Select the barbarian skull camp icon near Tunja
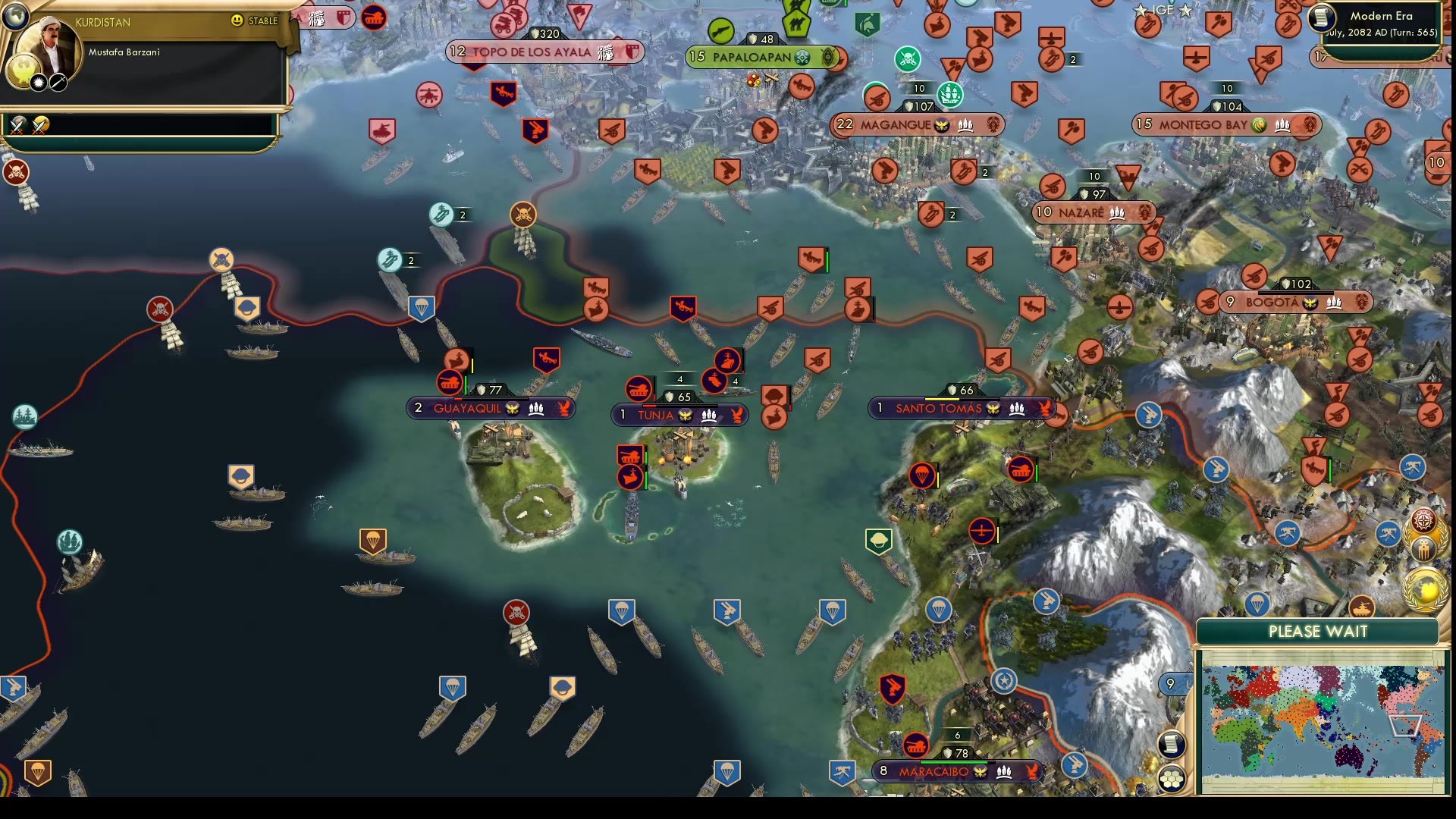The width and height of the screenshot is (1456, 819). [x=522, y=215]
